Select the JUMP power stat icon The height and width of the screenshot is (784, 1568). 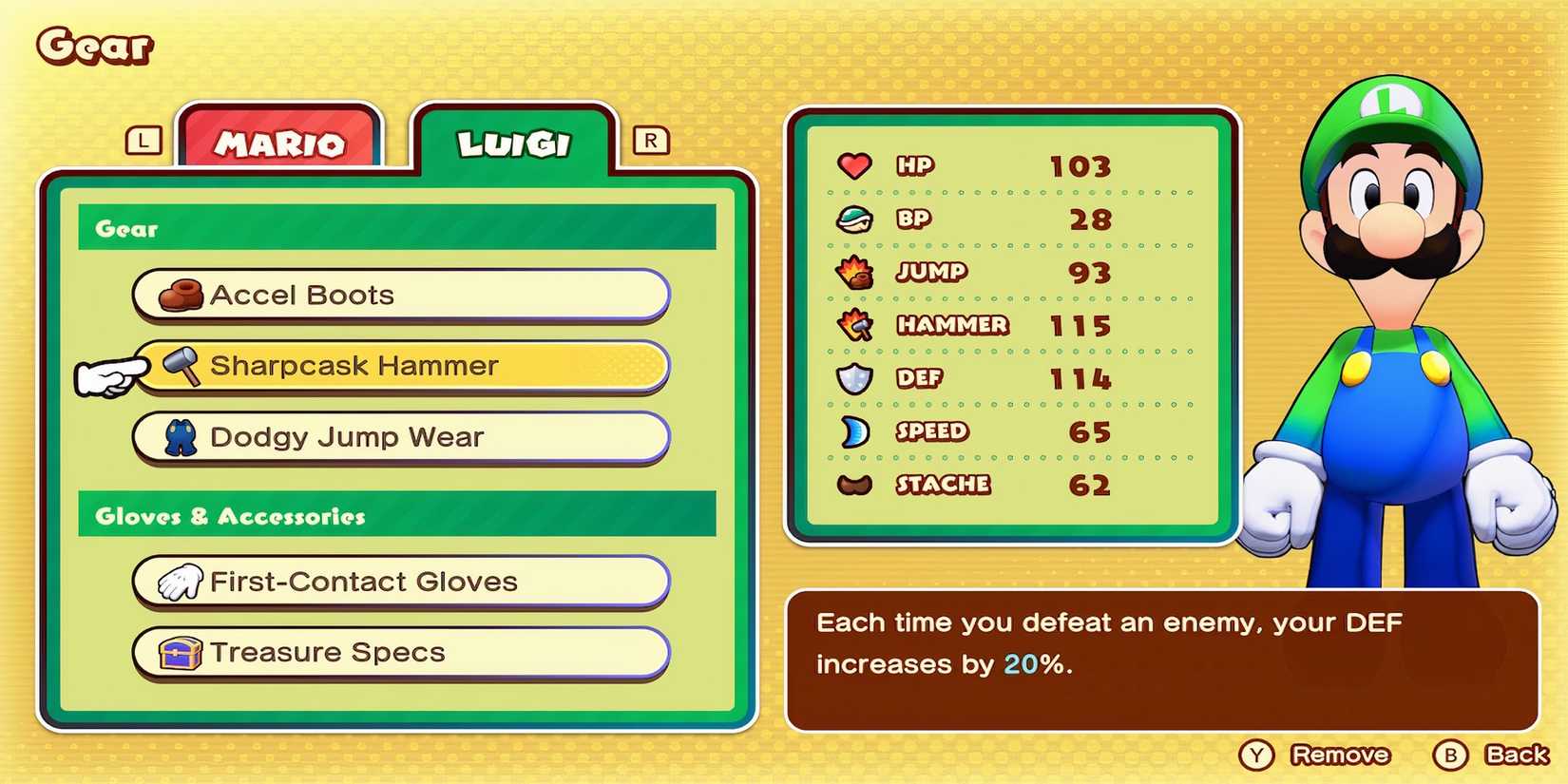click(854, 272)
